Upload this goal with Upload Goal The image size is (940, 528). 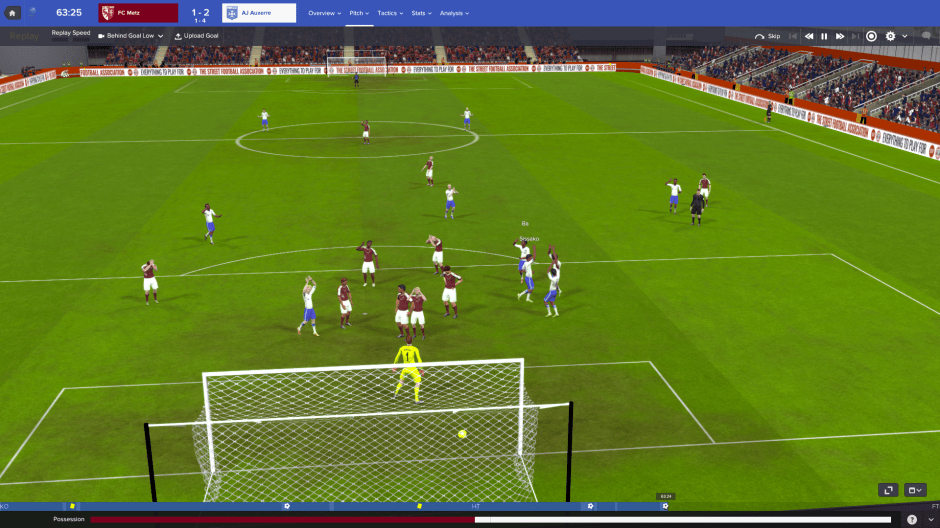click(x=196, y=36)
